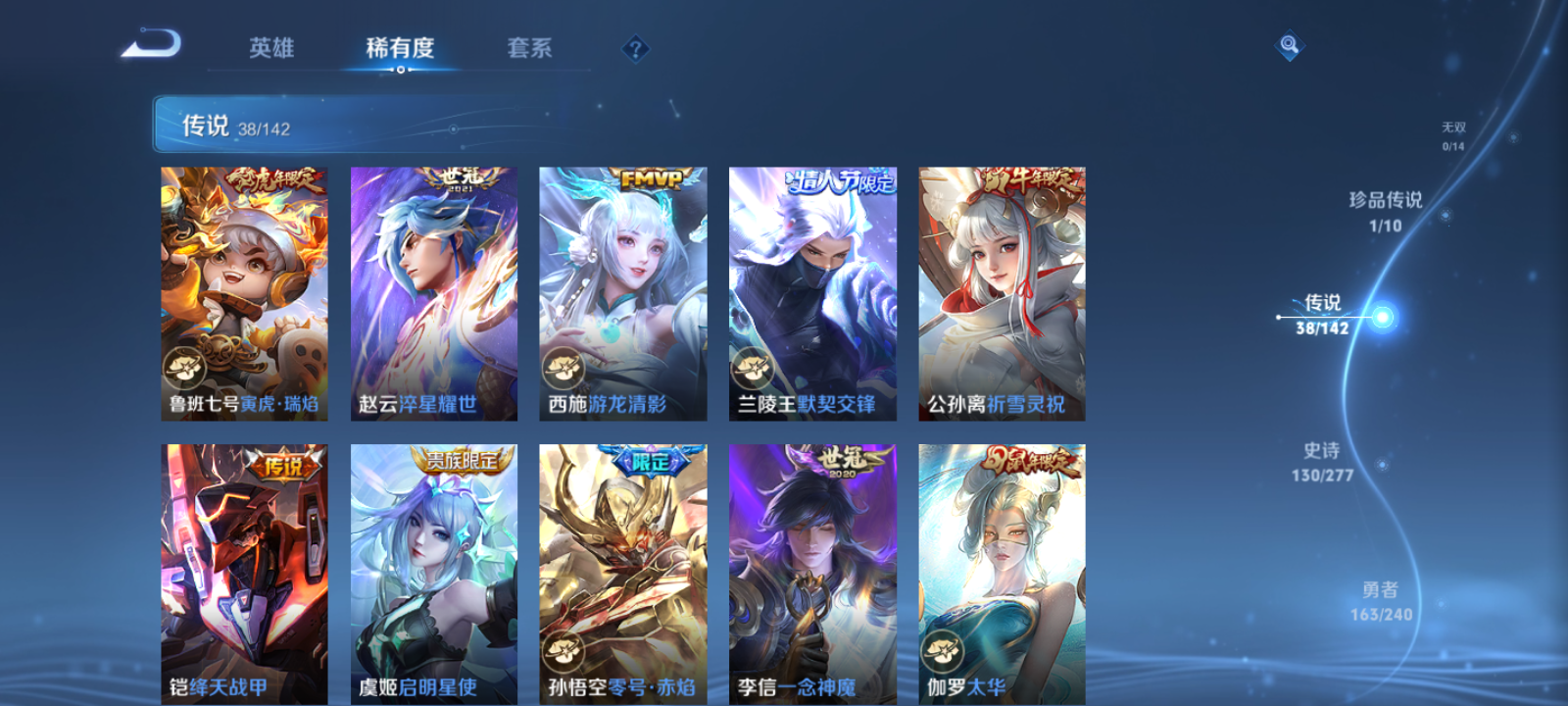1568x706 pixels.
Task: Switch to the 套系 tab
Action: (x=527, y=49)
